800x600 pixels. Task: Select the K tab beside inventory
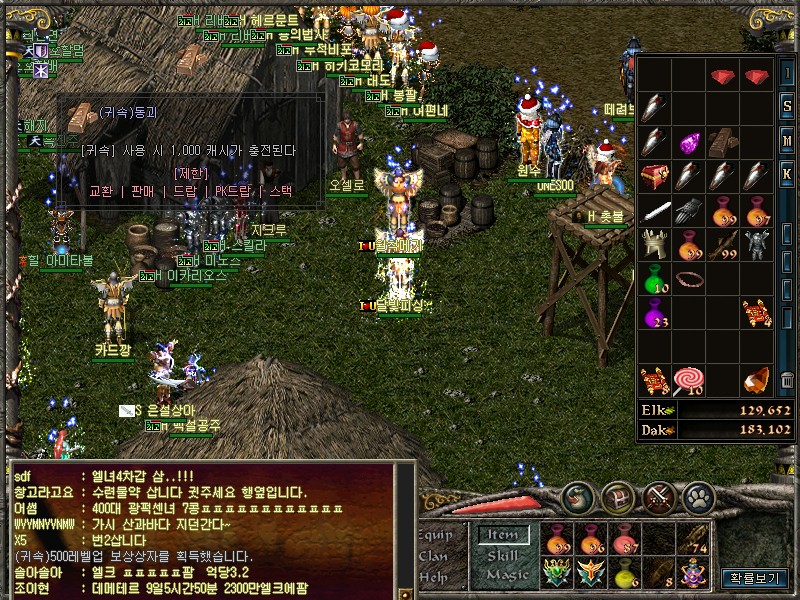787,176
